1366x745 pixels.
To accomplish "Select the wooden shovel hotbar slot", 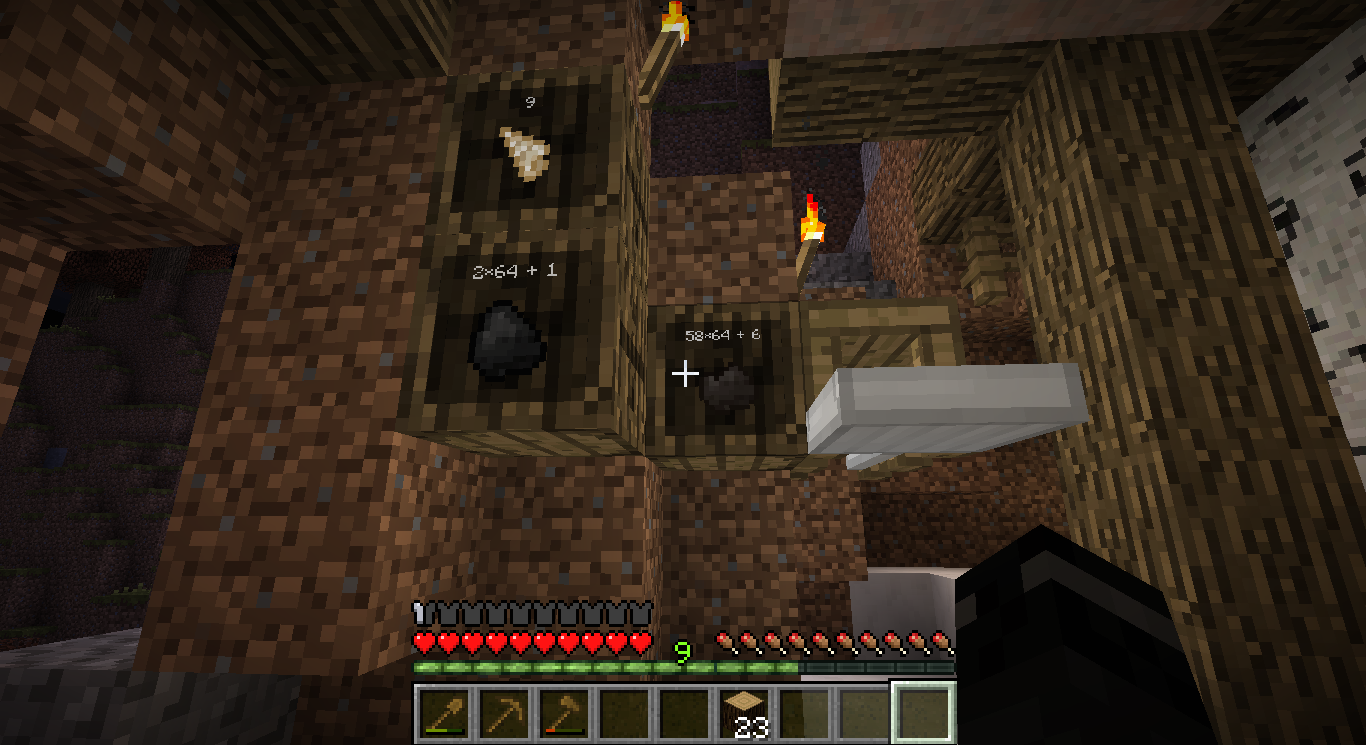I will tap(443, 713).
